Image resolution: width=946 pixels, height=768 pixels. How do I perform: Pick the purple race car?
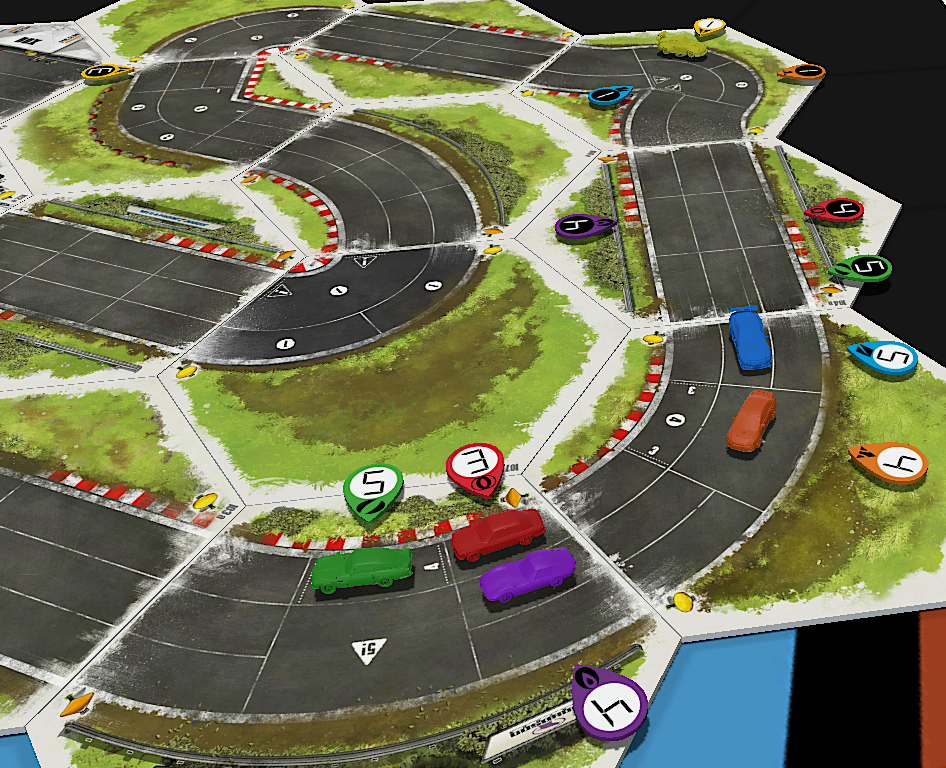[527, 577]
